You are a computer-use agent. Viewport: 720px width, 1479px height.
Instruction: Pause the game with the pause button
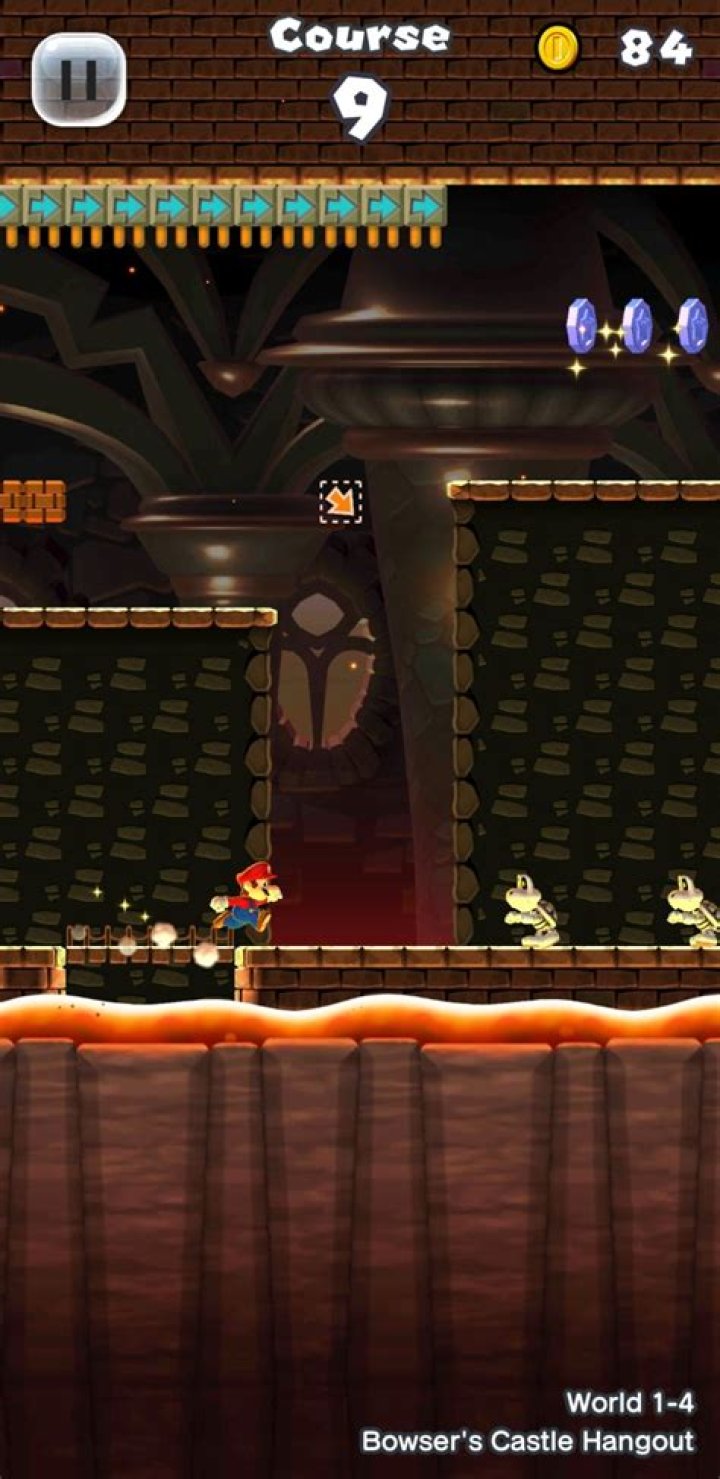pos(78,79)
